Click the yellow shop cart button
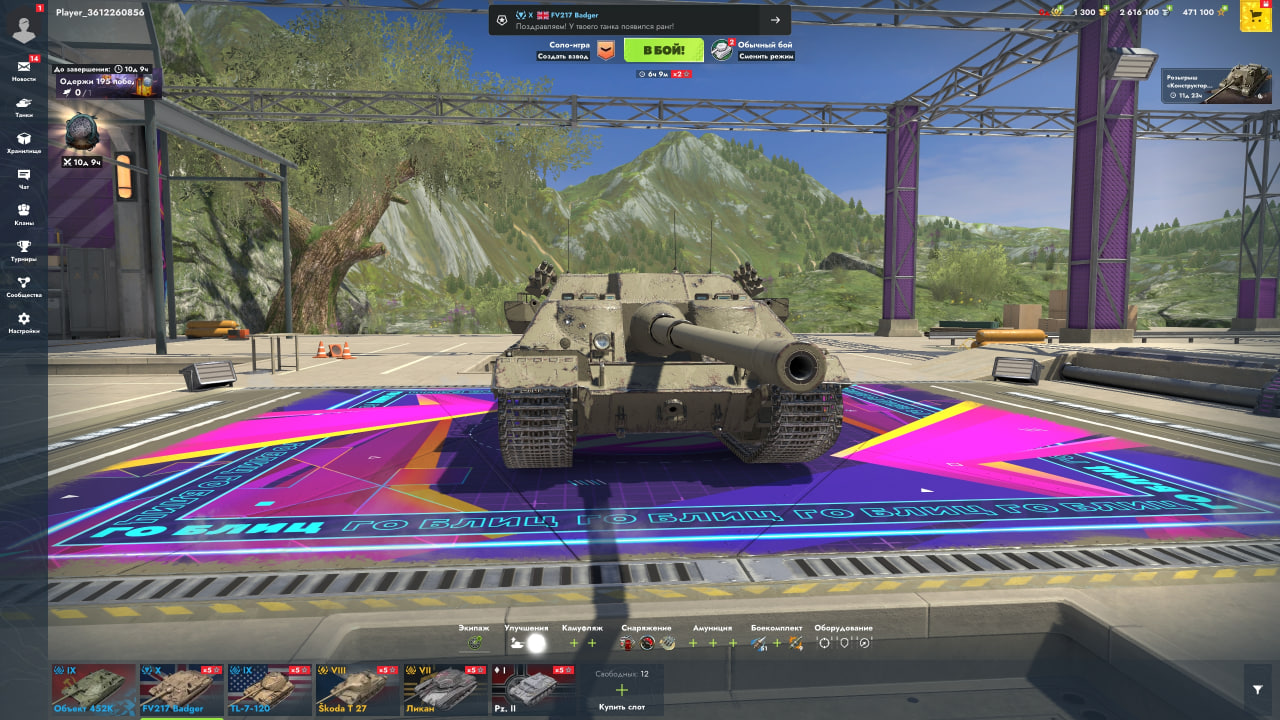 pos(1256,14)
